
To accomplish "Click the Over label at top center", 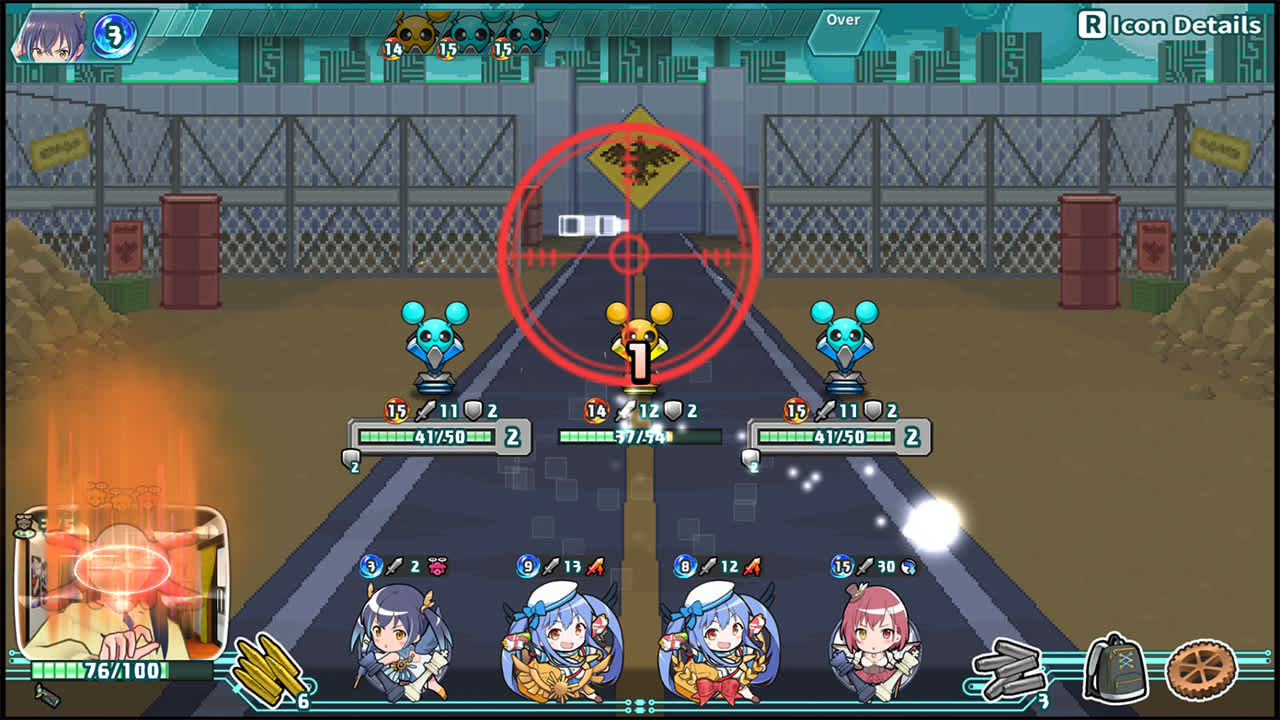I will pyautogui.click(x=842, y=19).
